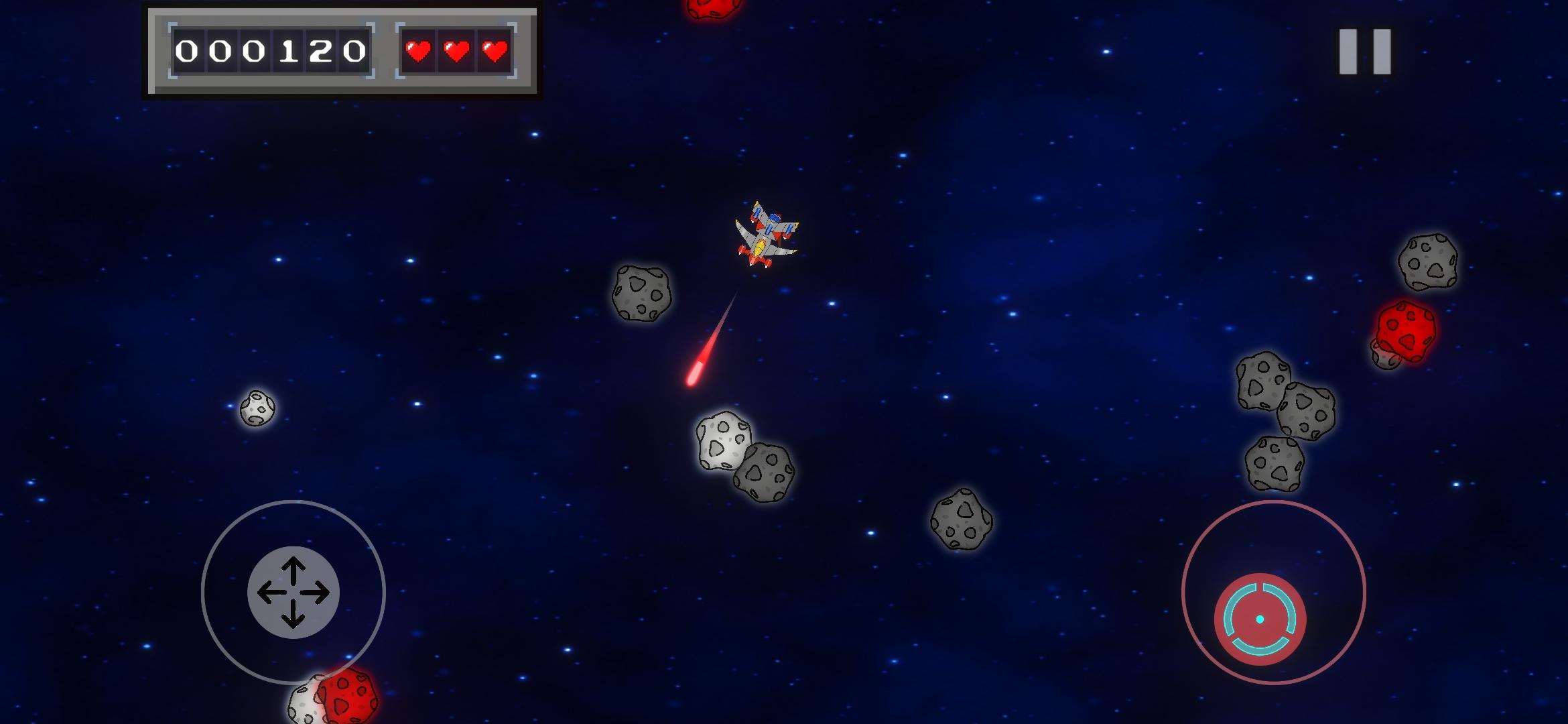Tap the second heart life icon
The width and height of the screenshot is (1568, 724).
[x=456, y=51]
